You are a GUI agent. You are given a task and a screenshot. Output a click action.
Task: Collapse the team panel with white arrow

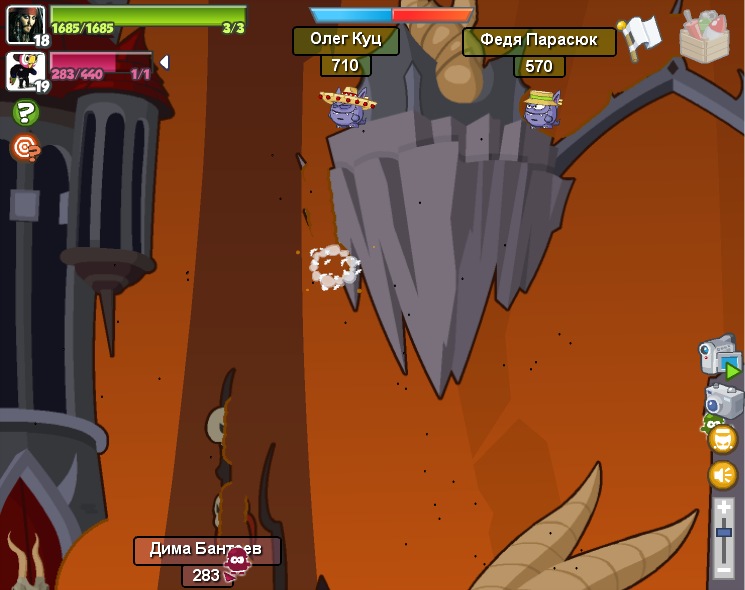coord(164,62)
